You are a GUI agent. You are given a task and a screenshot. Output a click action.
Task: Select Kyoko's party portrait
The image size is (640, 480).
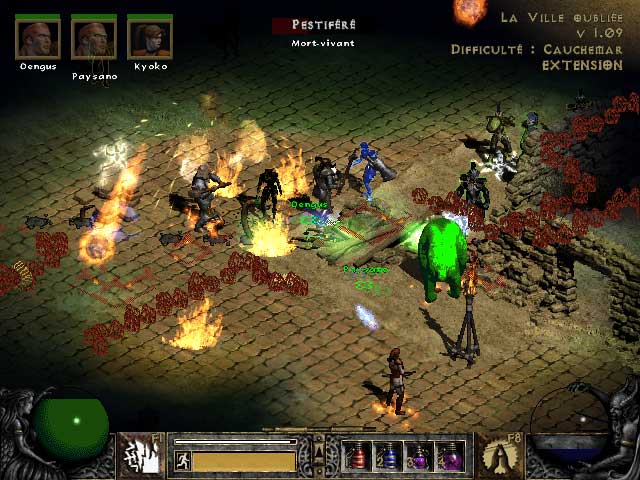149,37
